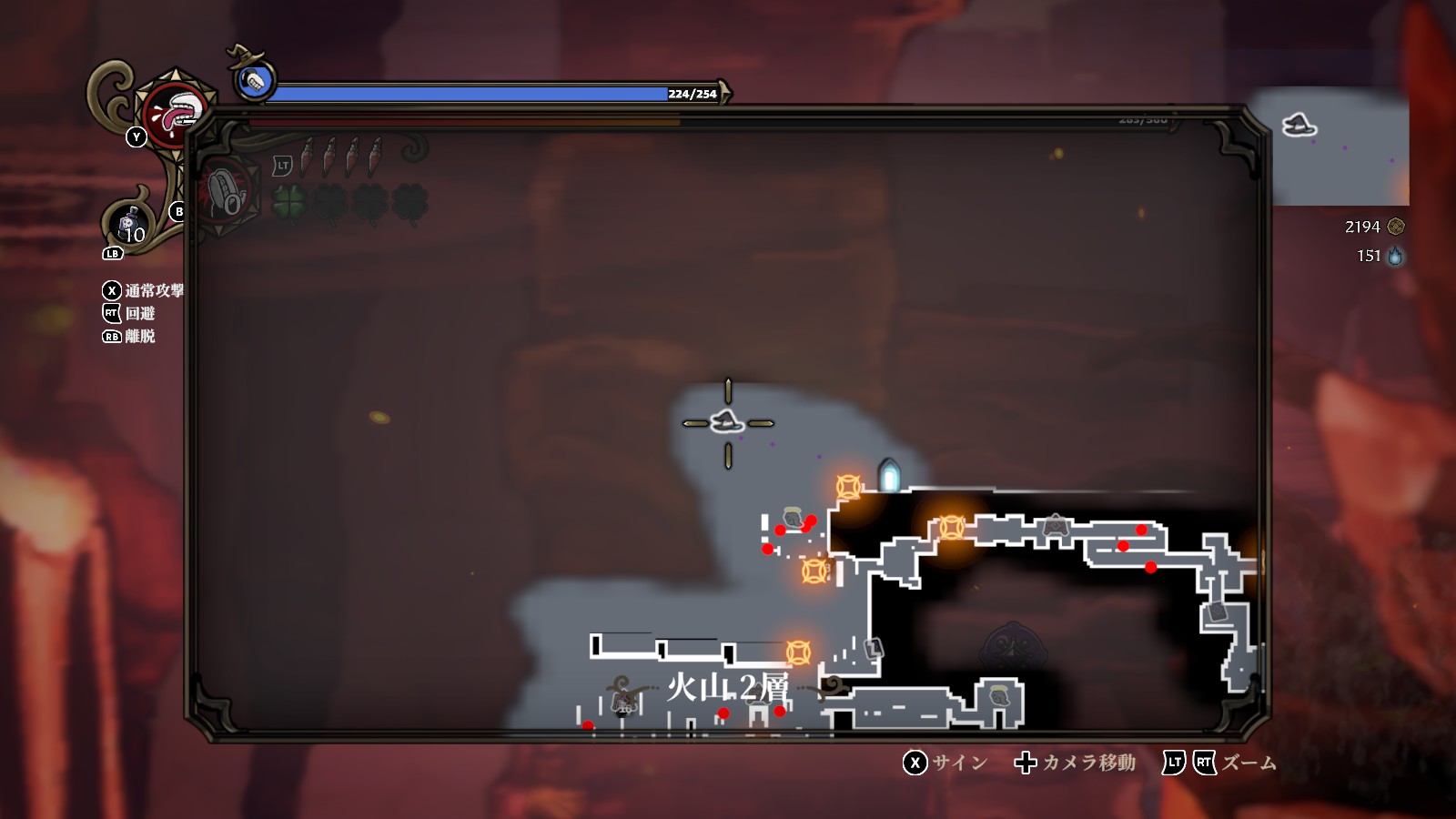
Task: Select the glowing blue crystal doorway marker
Action: (889, 476)
